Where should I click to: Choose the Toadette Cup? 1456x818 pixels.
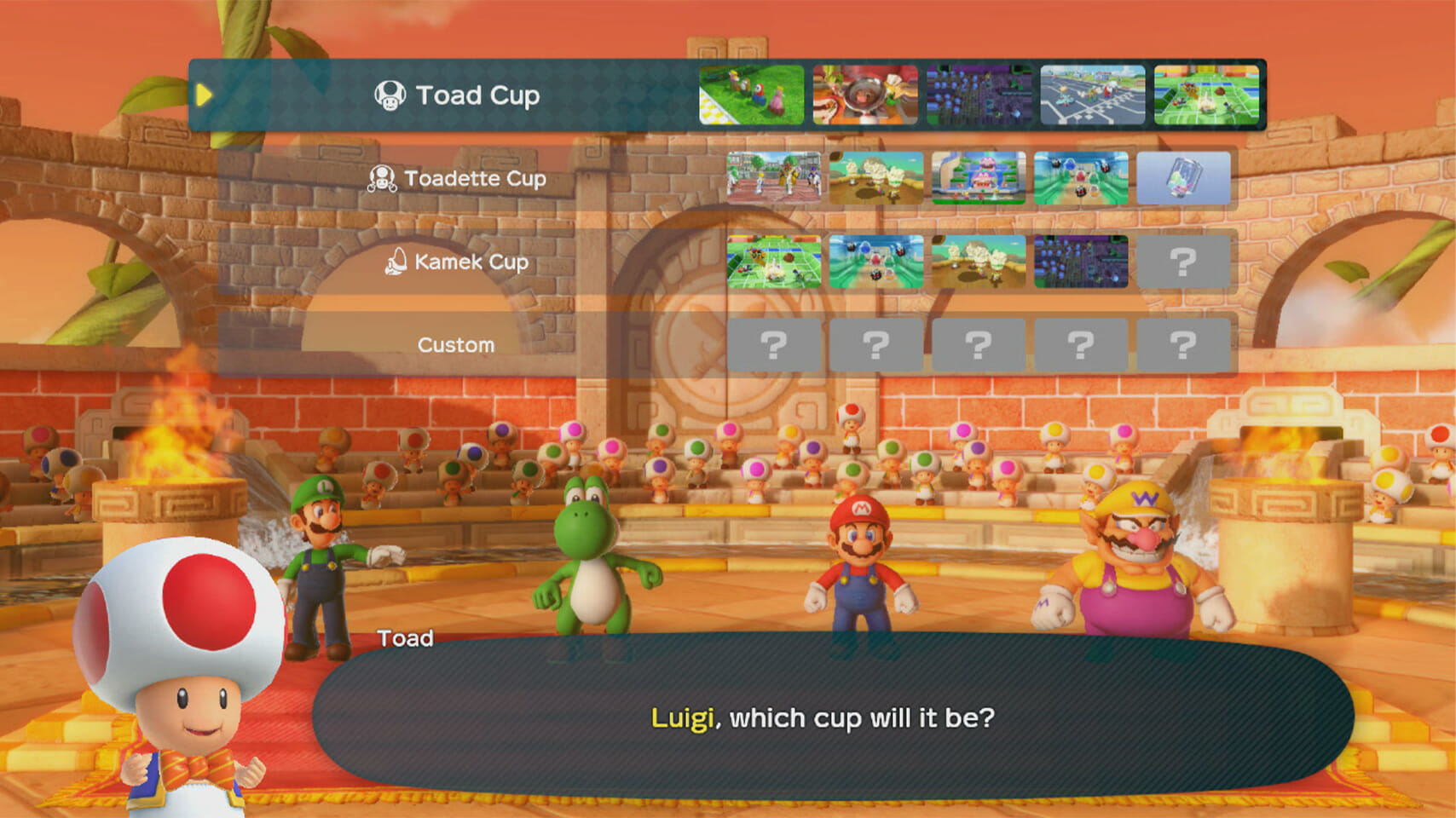pos(458,178)
